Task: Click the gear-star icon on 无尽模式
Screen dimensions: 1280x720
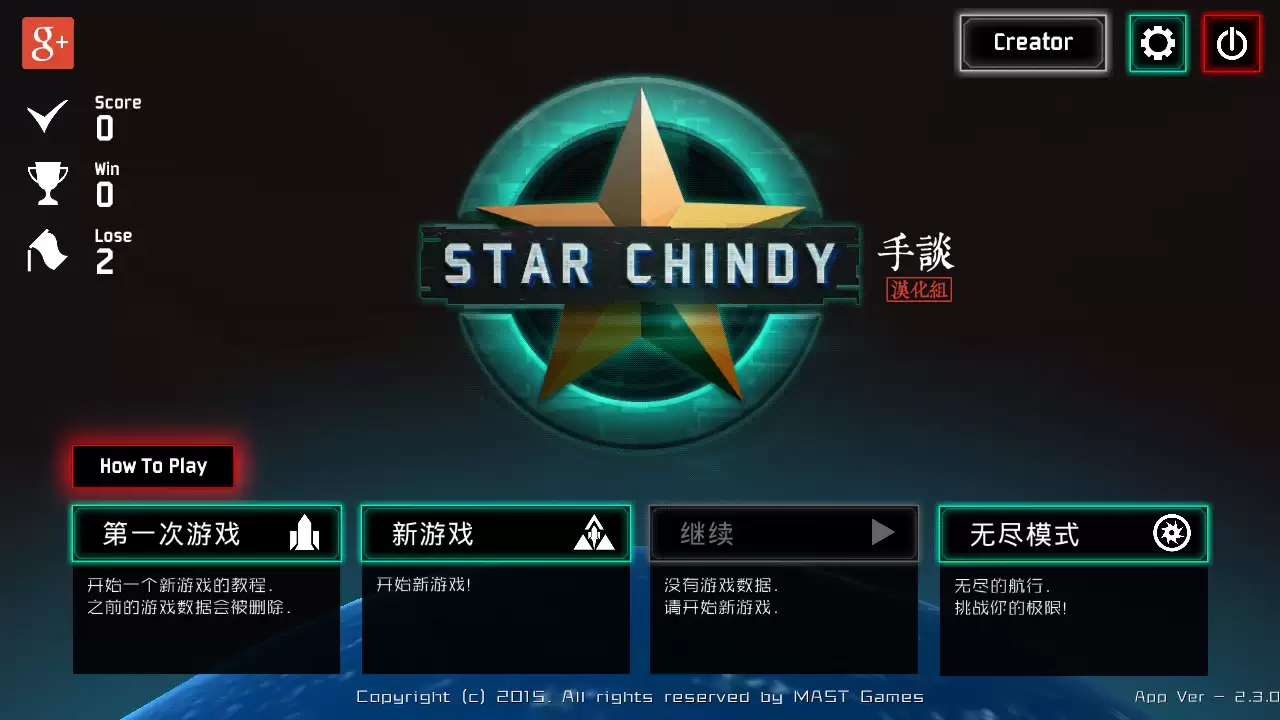Action: [x=1172, y=534]
